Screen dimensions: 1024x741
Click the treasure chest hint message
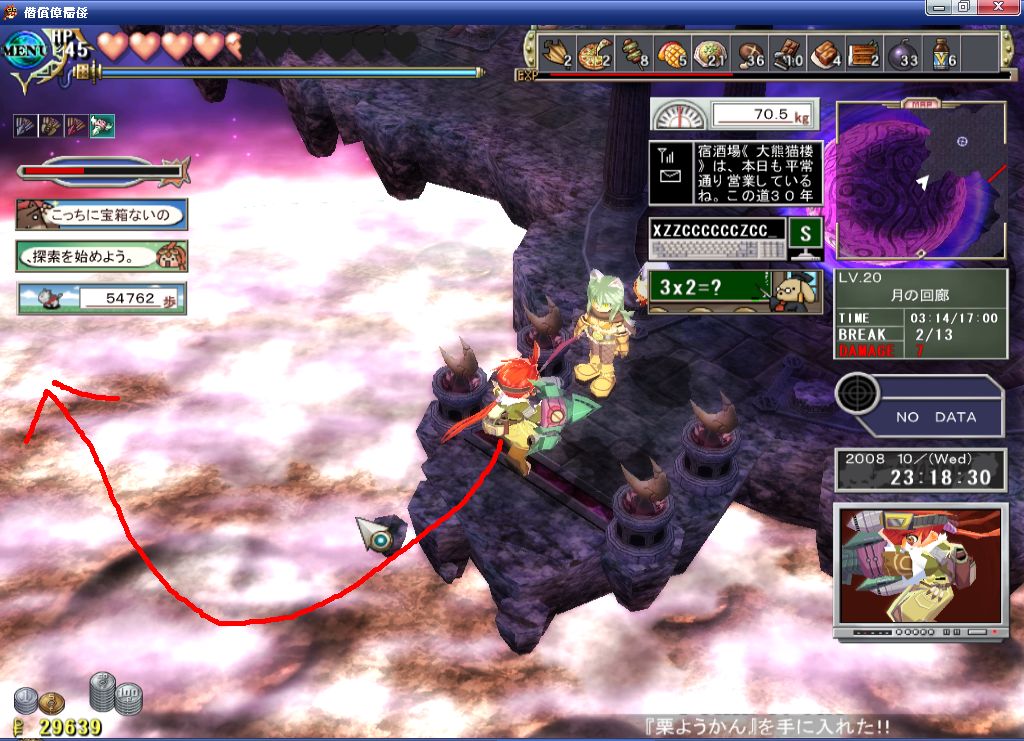(x=101, y=214)
